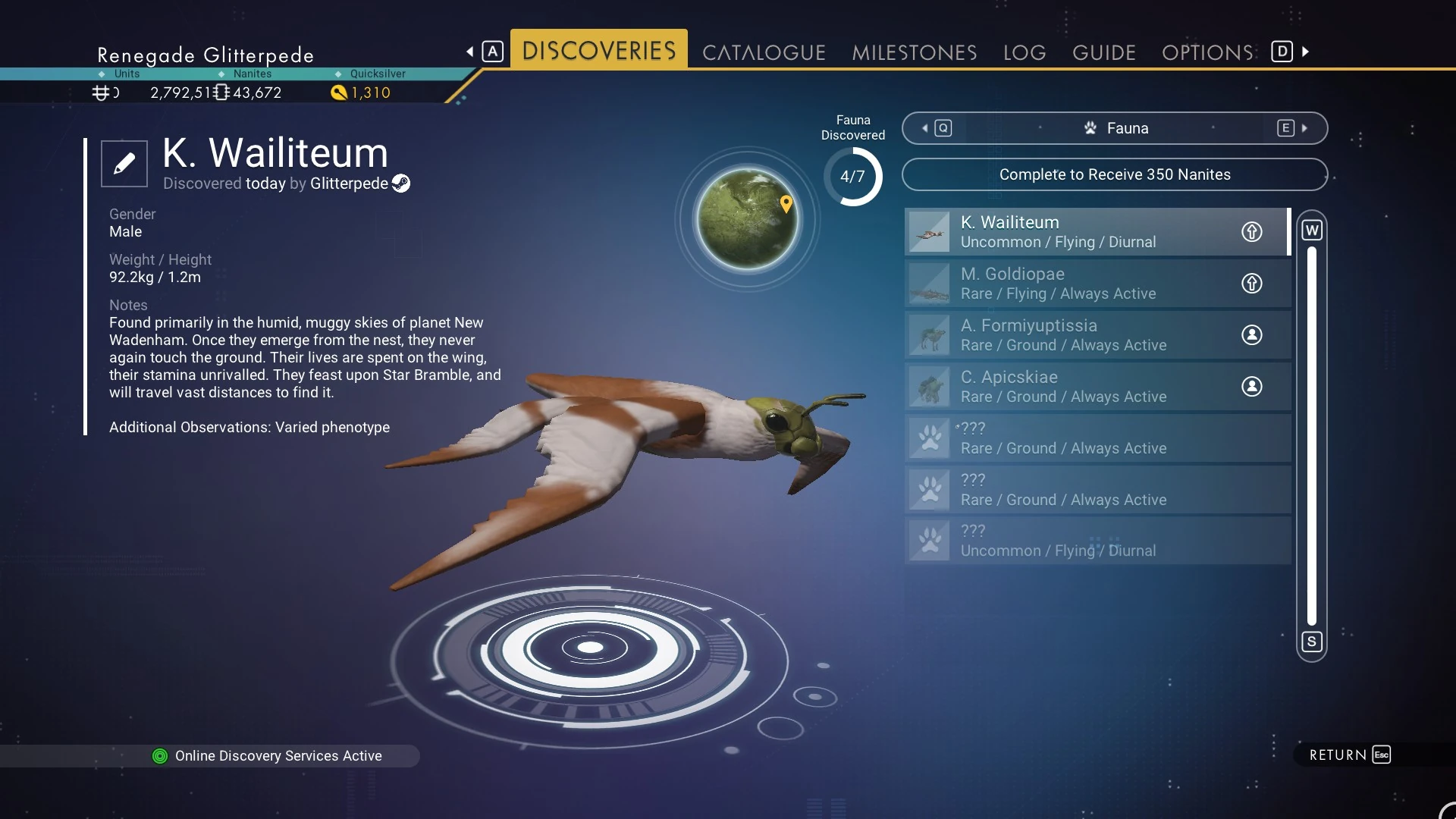Open the Options tab
1456x819 pixels.
tap(1207, 52)
